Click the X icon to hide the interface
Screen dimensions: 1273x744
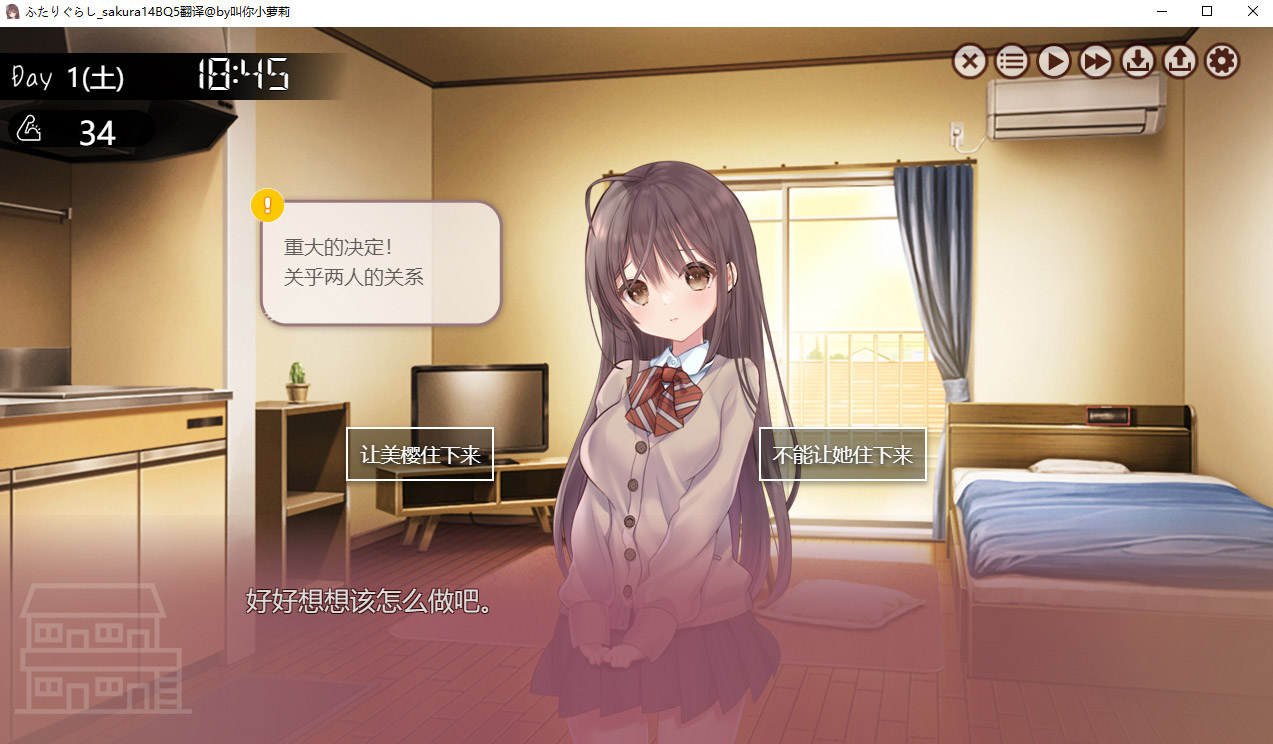[x=969, y=62]
